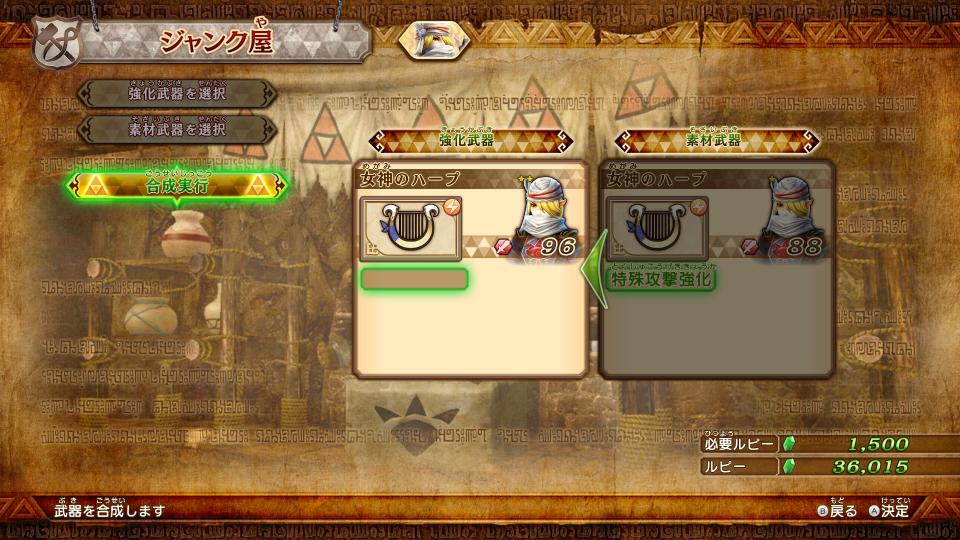Select the 強化武器を選択 menu option
The width and height of the screenshot is (960, 540).
pos(177,93)
